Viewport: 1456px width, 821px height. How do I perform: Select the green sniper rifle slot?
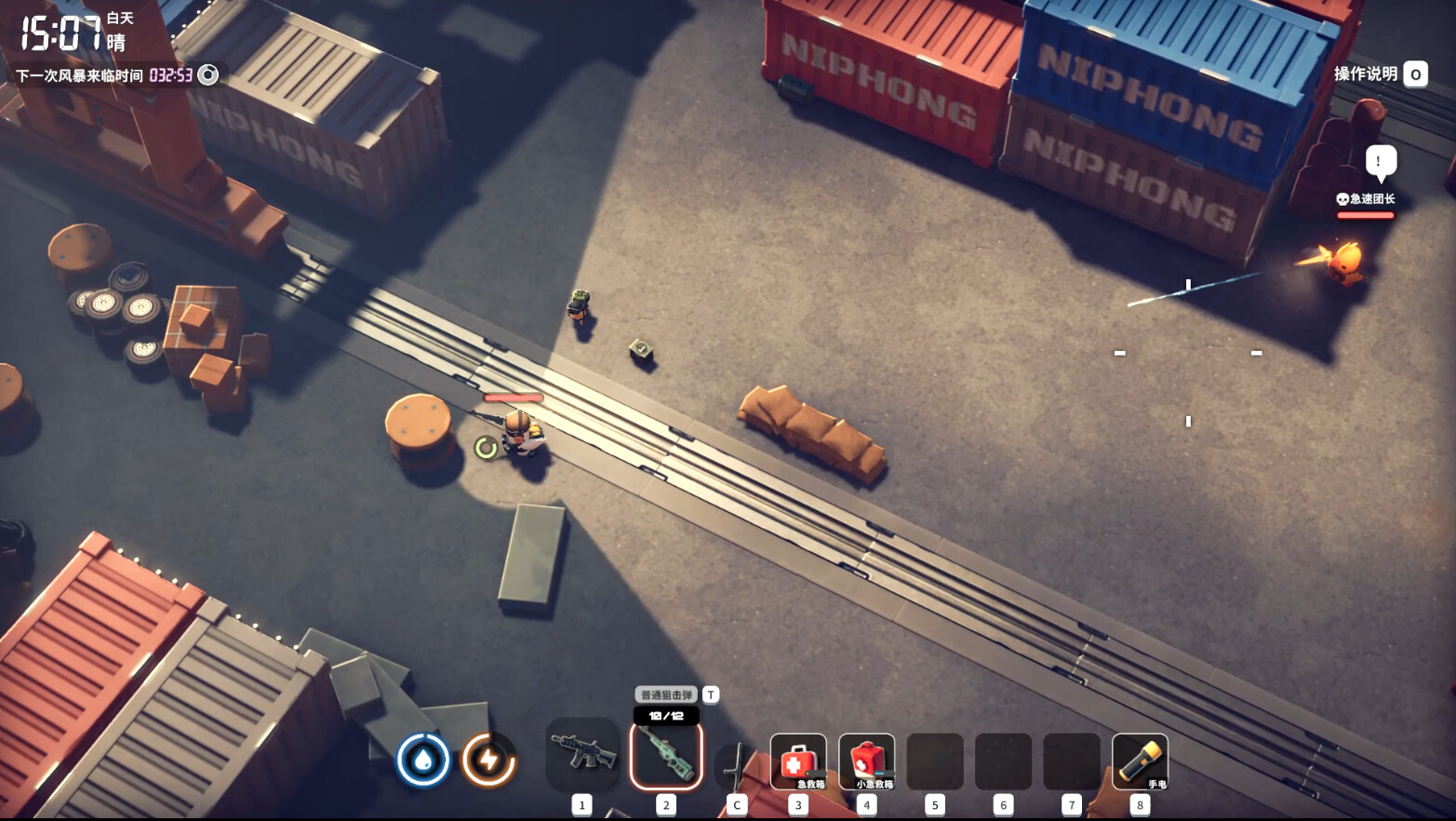[666, 756]
